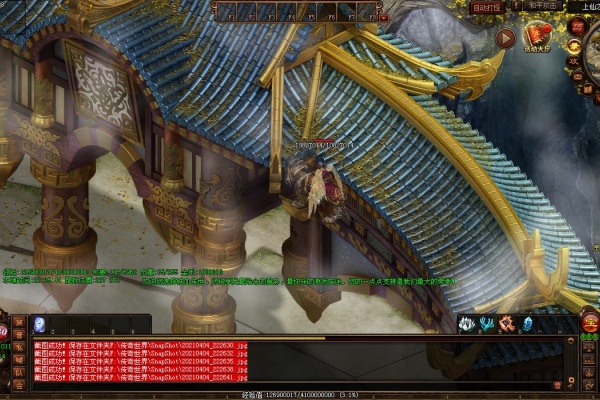Click the round 攻 button near minimap
Viewport: 600px width, 400px height.
(x=575, y=60)
